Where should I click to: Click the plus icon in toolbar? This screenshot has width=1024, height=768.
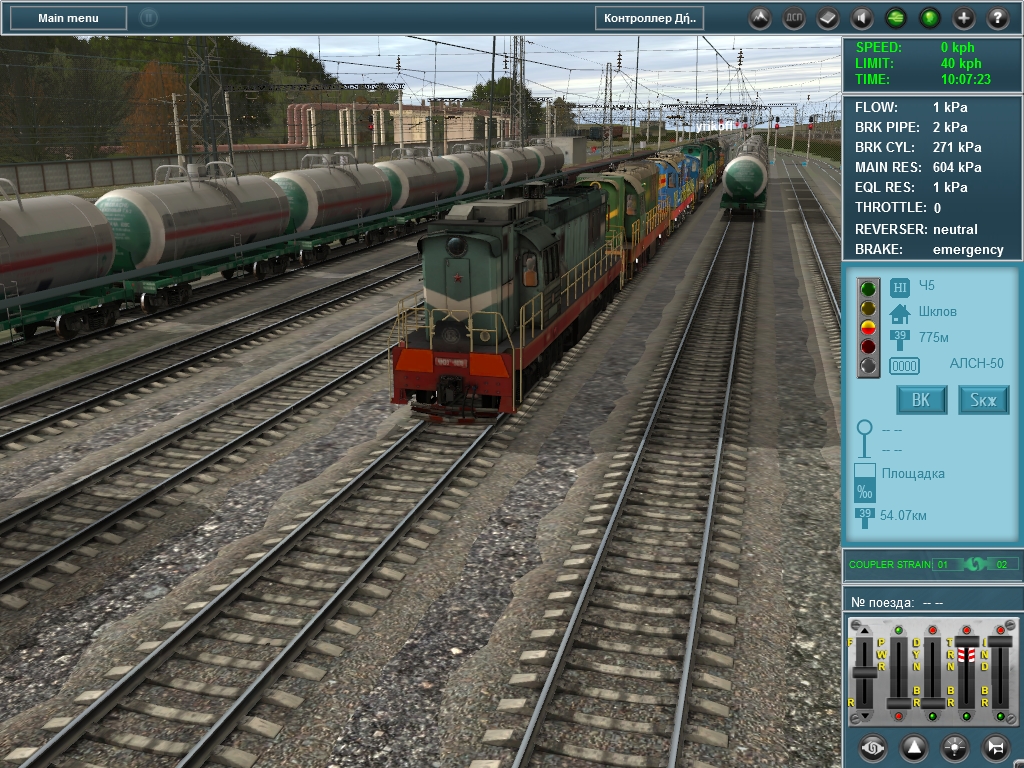point(964,18)
